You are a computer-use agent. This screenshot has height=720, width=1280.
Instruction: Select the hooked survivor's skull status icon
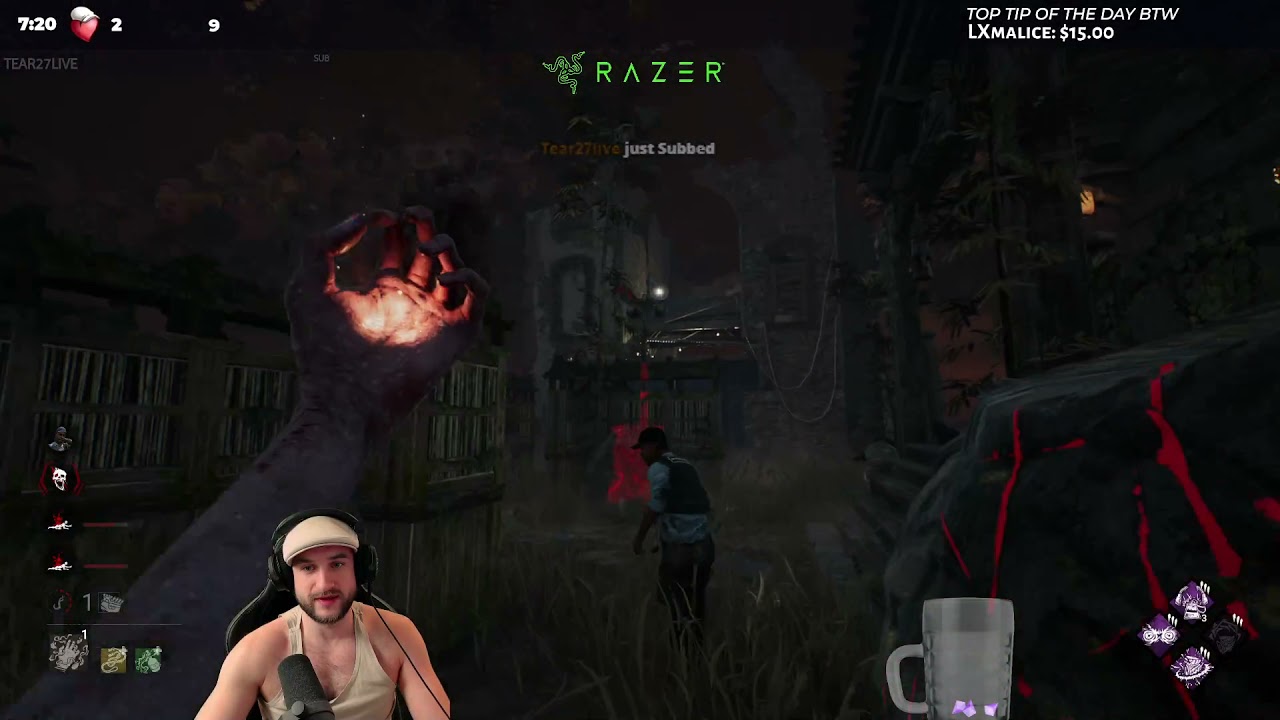click(60, 477)
